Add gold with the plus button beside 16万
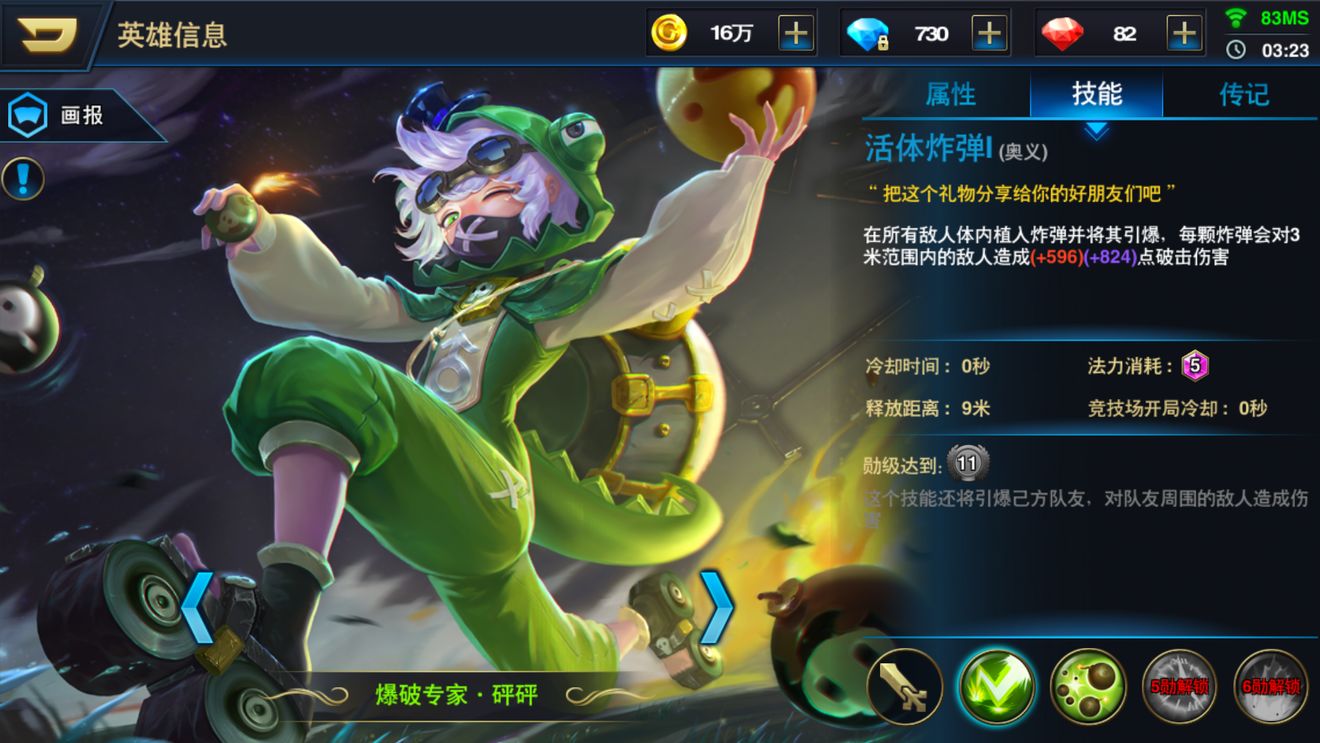 click(x=794, y=32)
